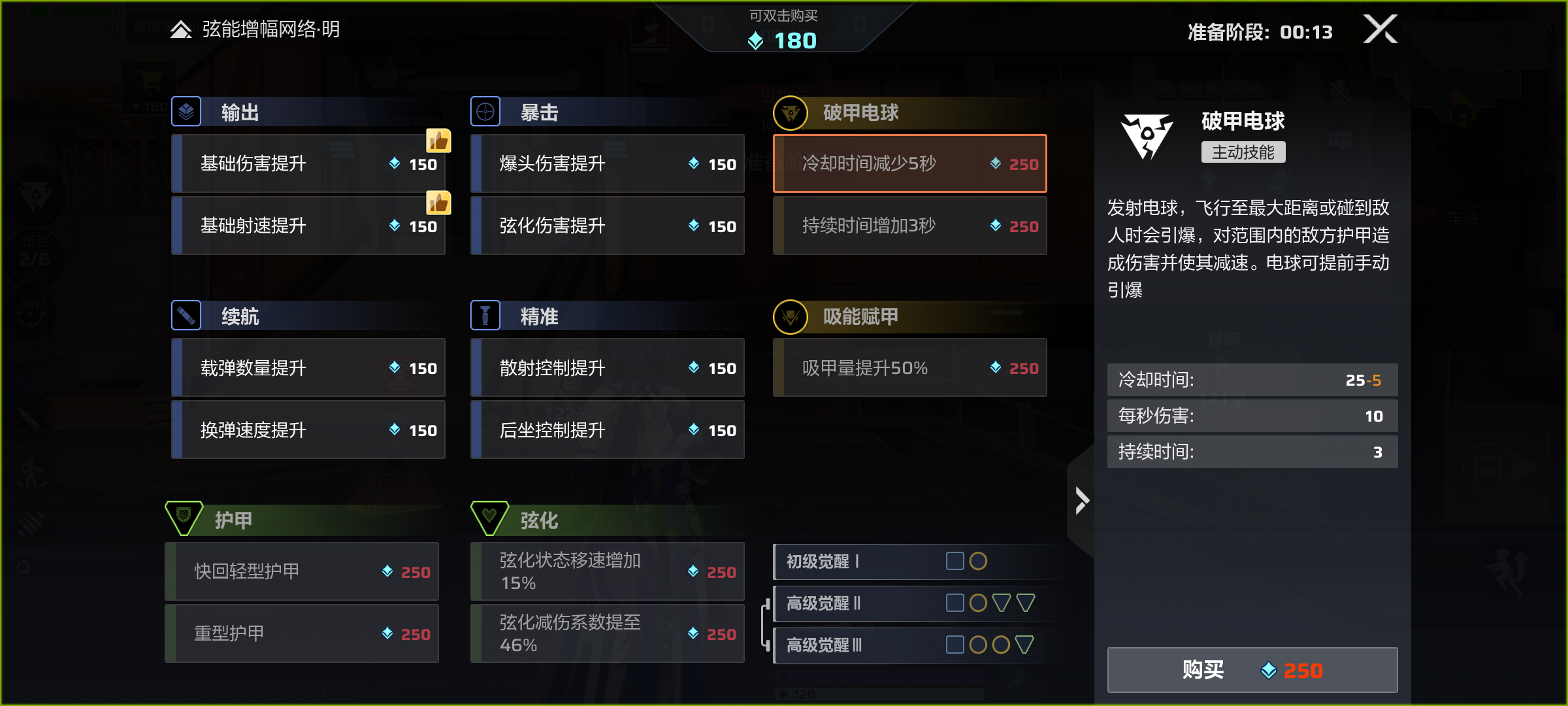Click the 暴击 crosshair icon

[485, 111]
